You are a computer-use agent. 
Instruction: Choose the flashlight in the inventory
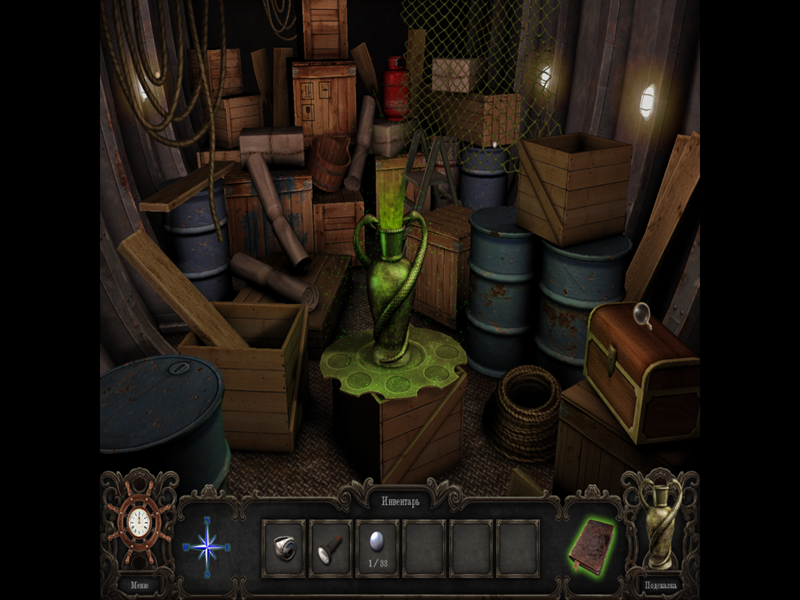click(x=330, y=547)
